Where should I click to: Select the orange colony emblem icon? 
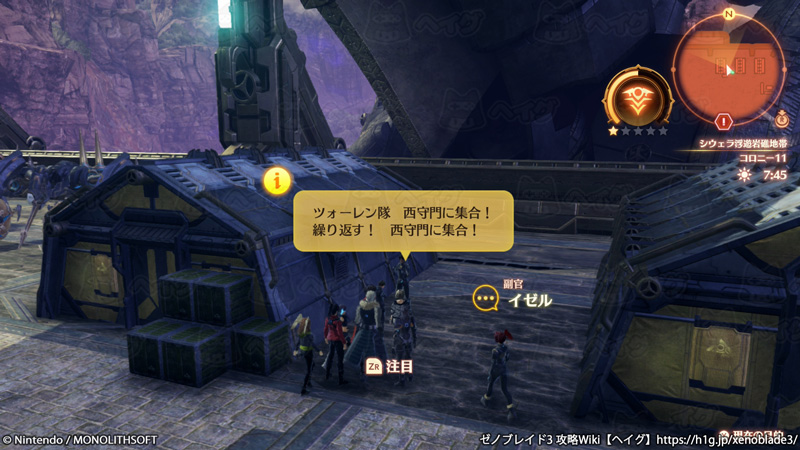[637, 98]
